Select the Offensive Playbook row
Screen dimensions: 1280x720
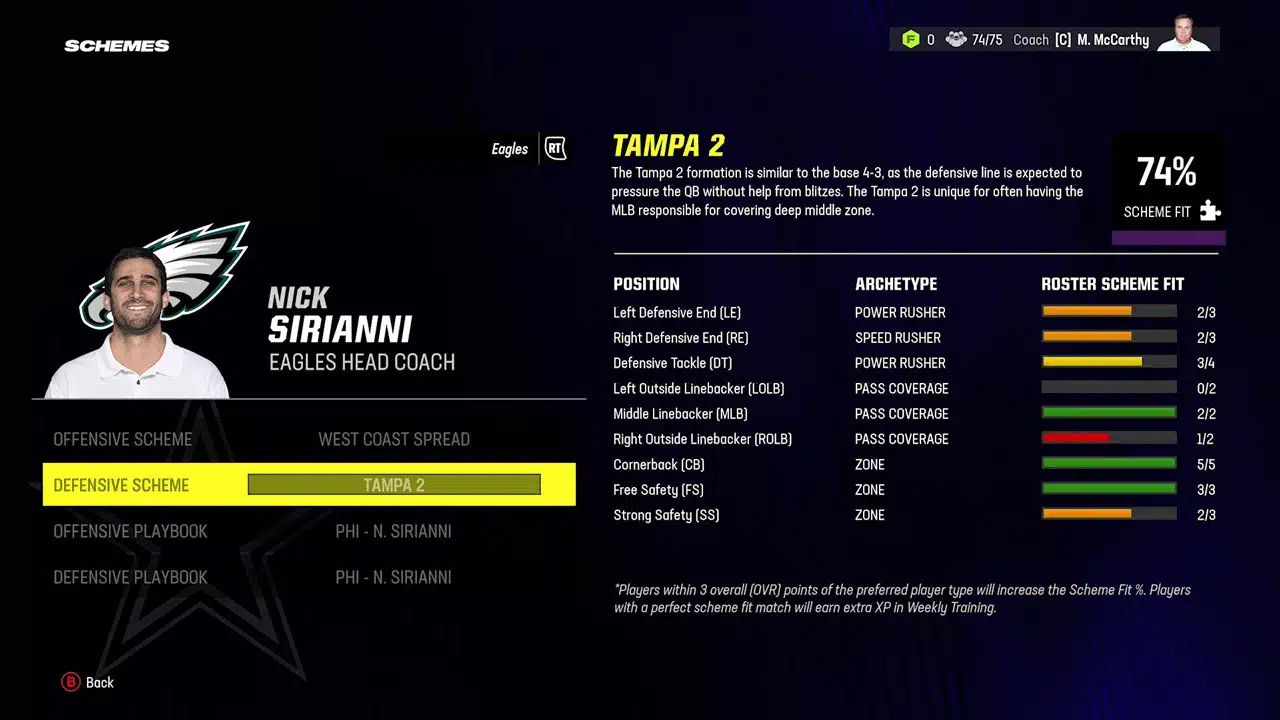point(130,531)
